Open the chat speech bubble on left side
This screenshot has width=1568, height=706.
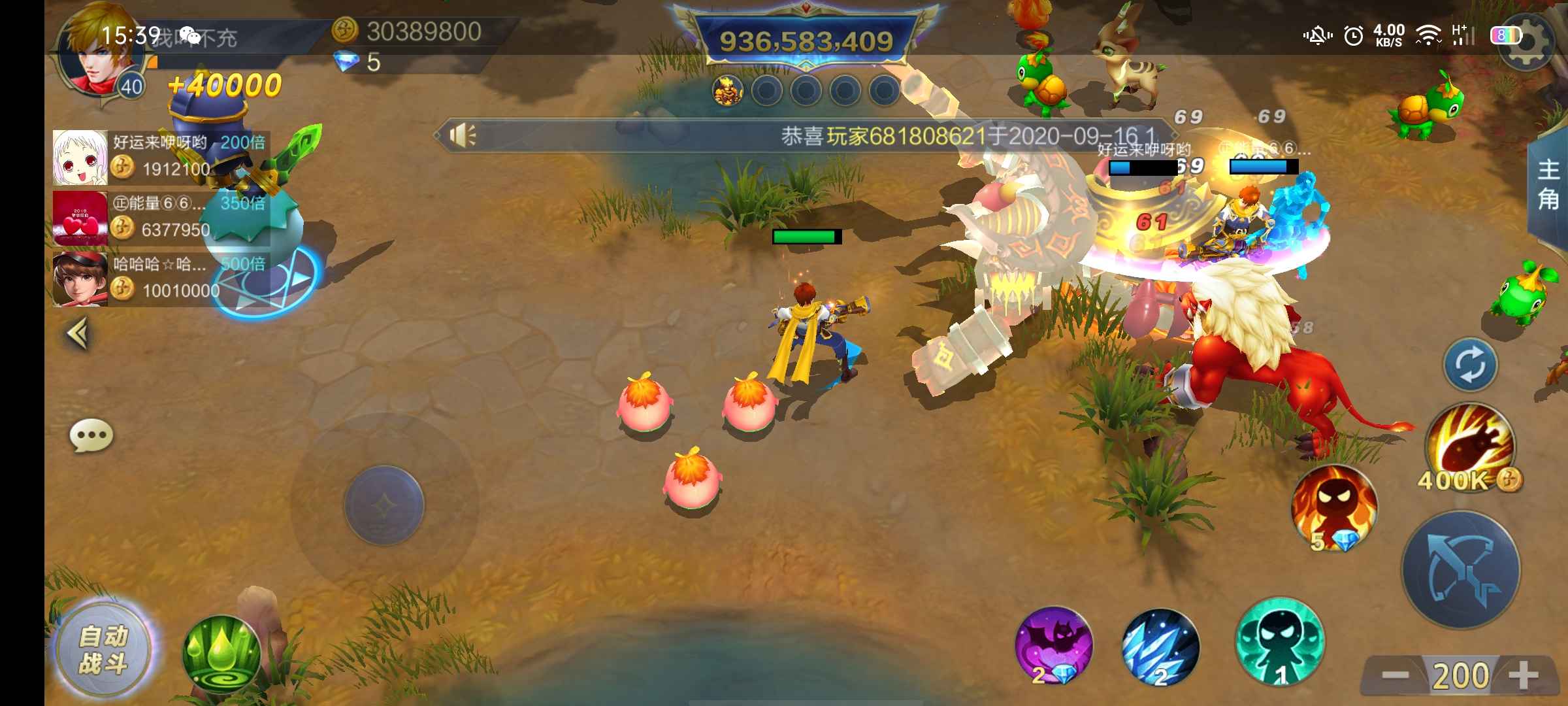click(x=91, y=433)
